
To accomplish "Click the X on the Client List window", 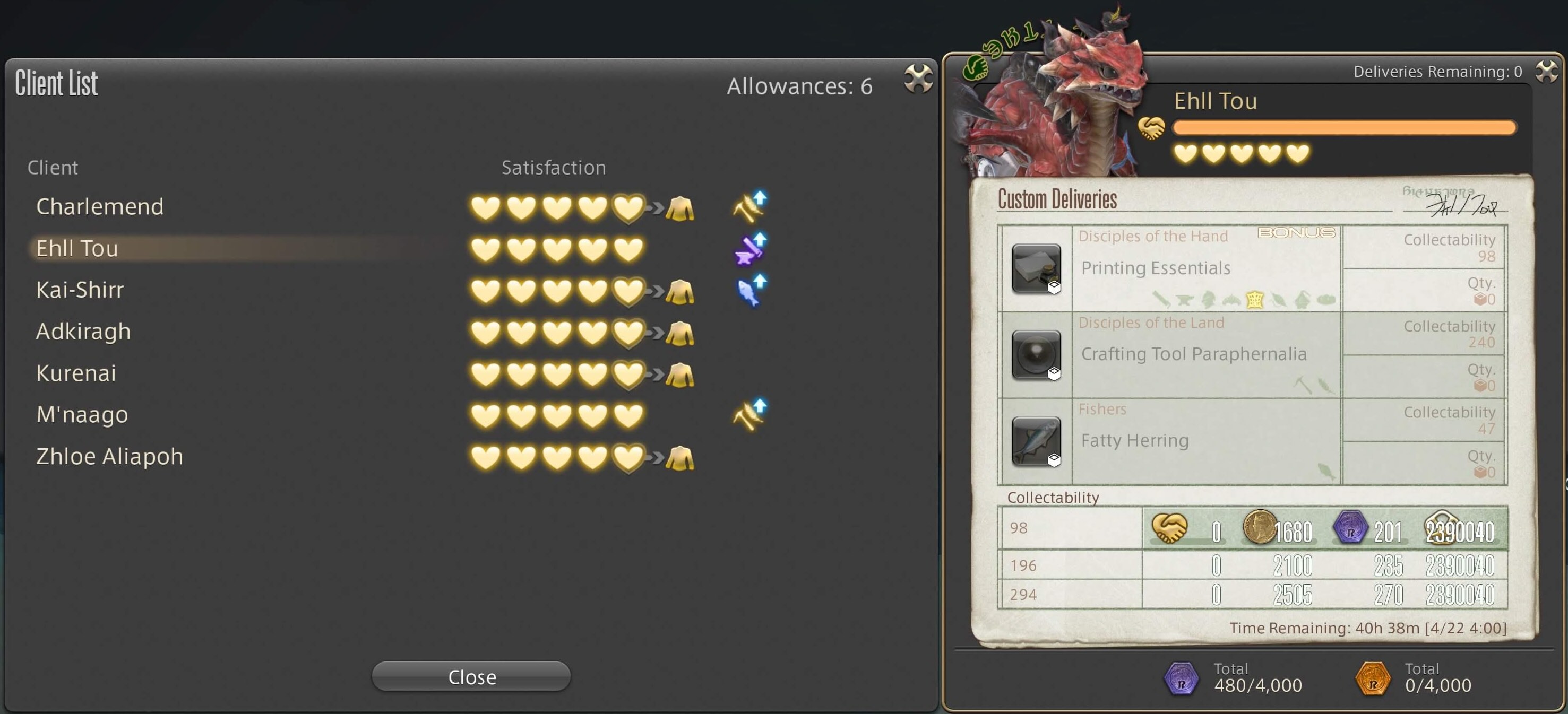I will click(x=917, y=79).
